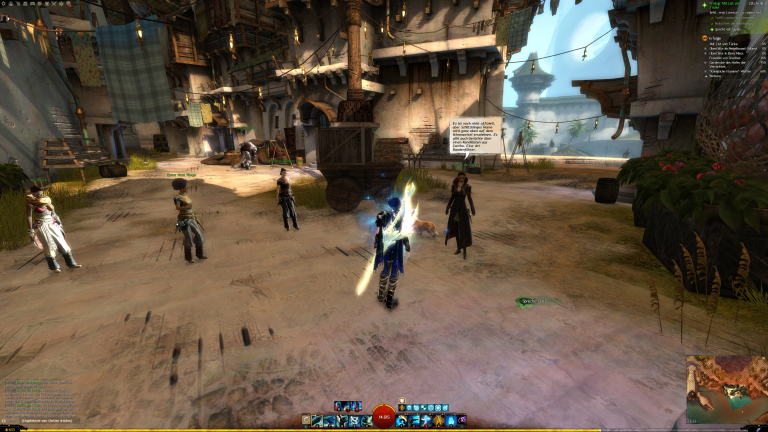This screenshot has height=432, width=768.
Task: Click the weapon swap button on skill bar
Action: pyautogui.click(x=305, y=421)
